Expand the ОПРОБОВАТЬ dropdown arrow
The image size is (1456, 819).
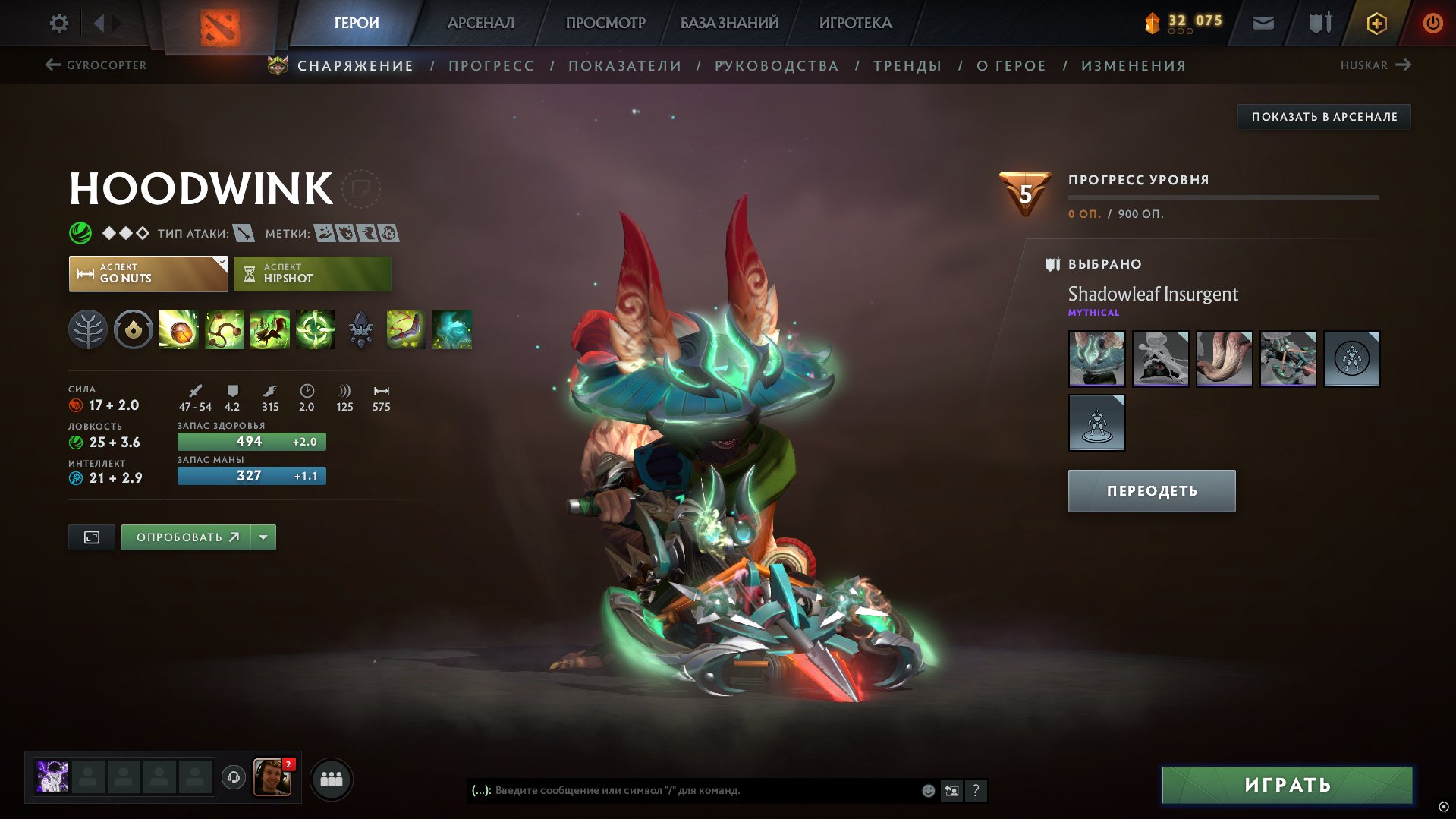tap(262, 537)
